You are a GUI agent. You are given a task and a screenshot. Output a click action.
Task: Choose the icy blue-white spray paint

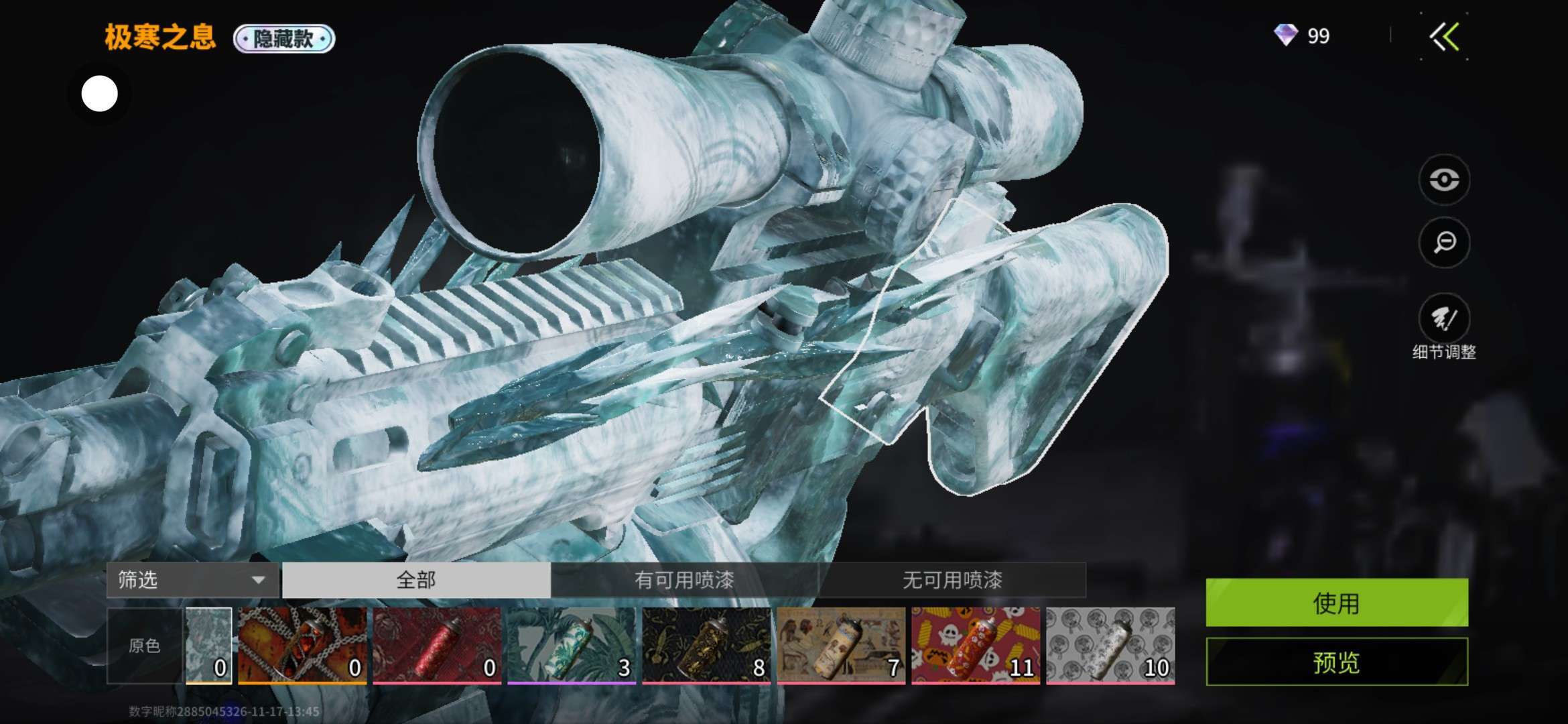[x=209, y=646]
